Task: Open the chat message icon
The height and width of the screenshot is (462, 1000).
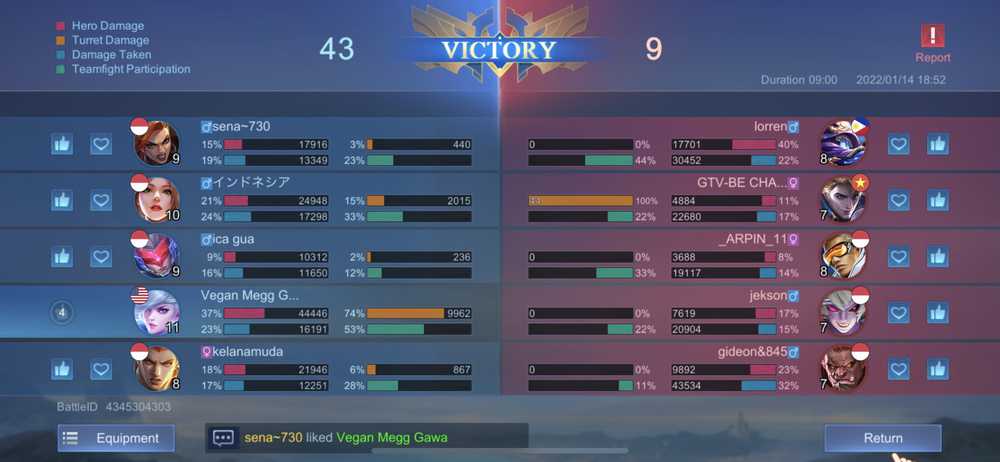Action: [224, 438]
